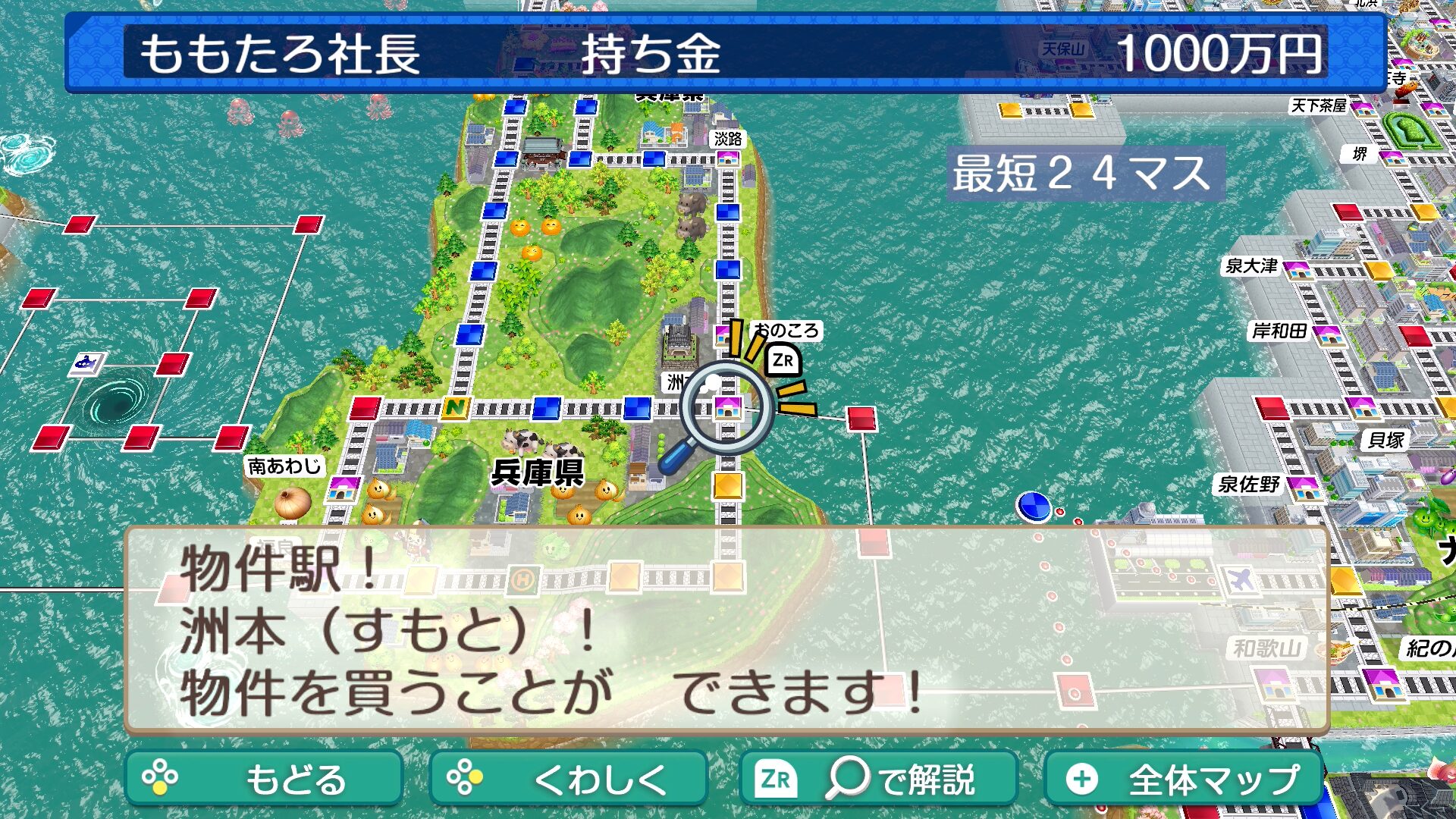Select the 南あわじ station label
This screenshot has width=1456, height=819.
[x=284, y=466]
